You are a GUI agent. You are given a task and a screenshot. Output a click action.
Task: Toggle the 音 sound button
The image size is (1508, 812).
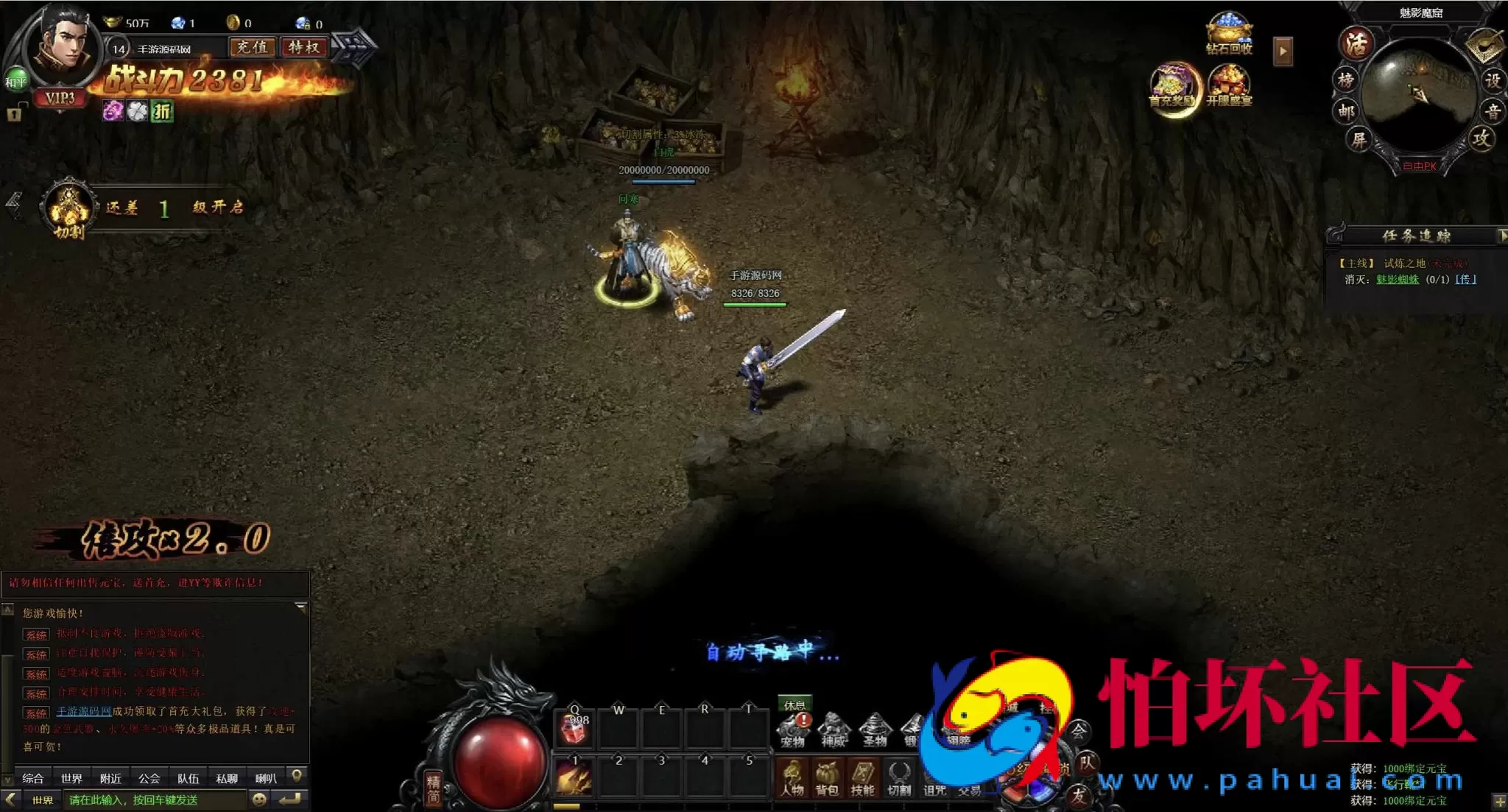click(1493, 111)
